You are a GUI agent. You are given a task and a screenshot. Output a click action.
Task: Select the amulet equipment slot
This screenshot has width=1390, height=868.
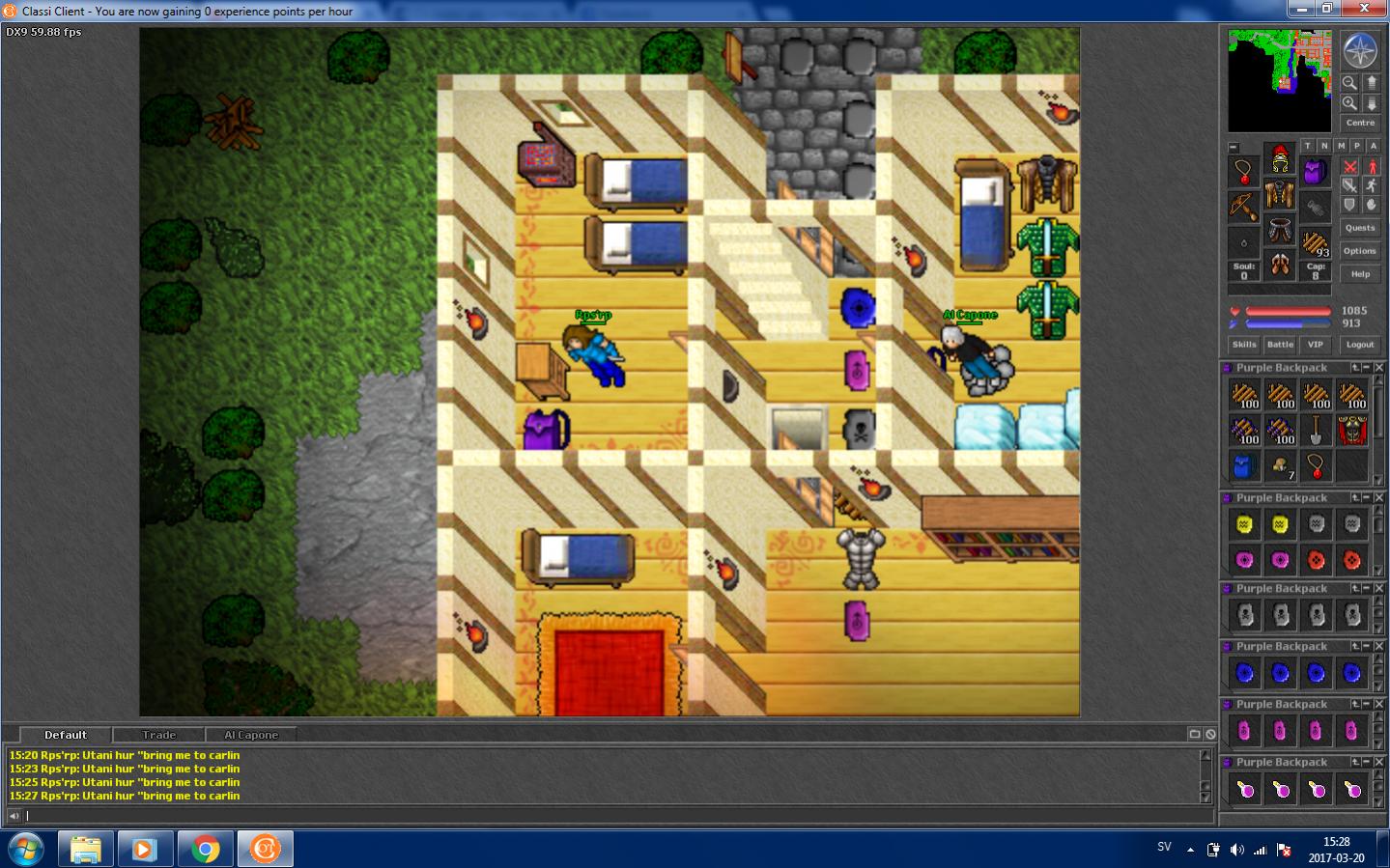(1244, 173)
